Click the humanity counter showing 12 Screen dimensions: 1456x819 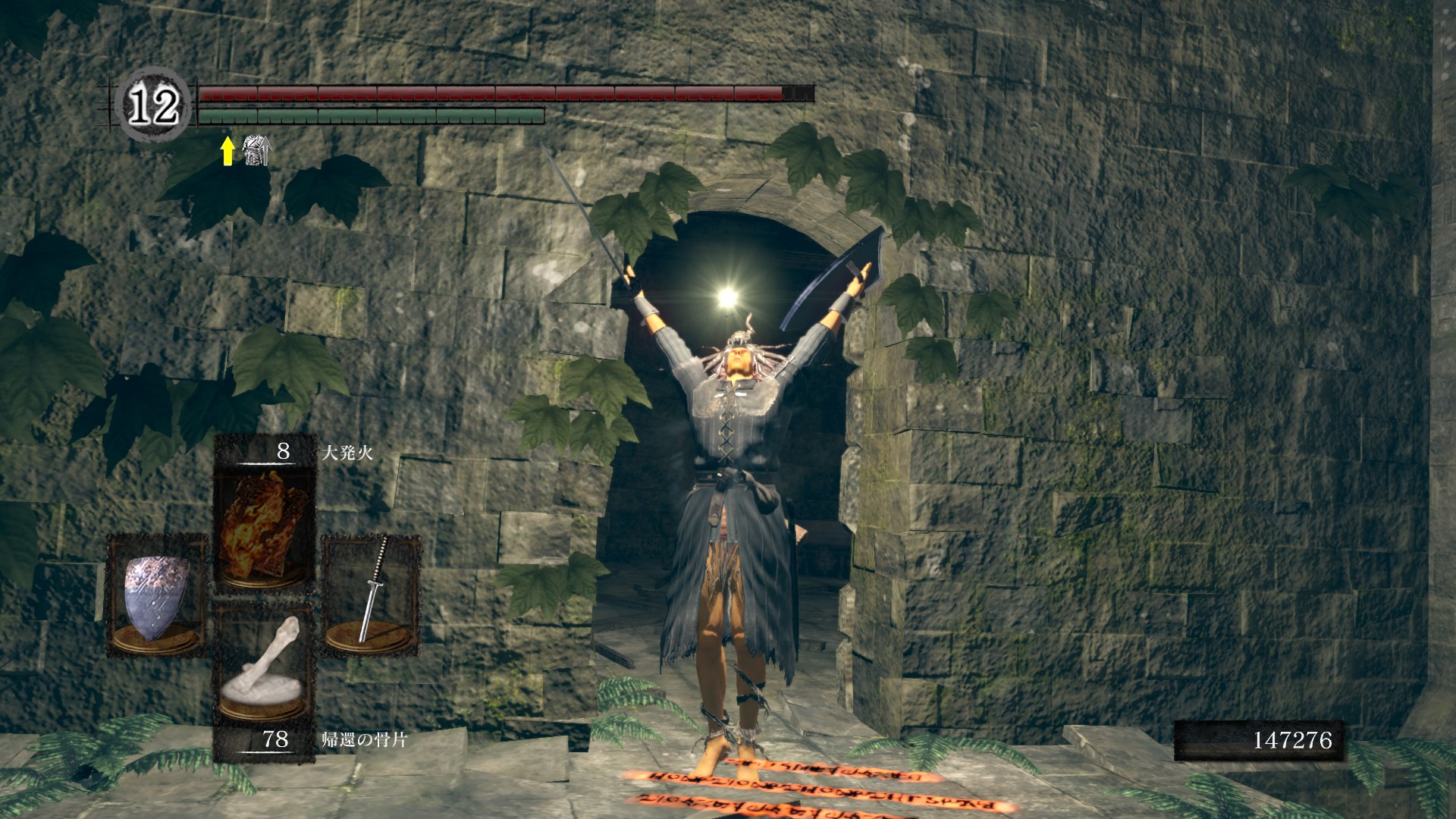[154, 105]
